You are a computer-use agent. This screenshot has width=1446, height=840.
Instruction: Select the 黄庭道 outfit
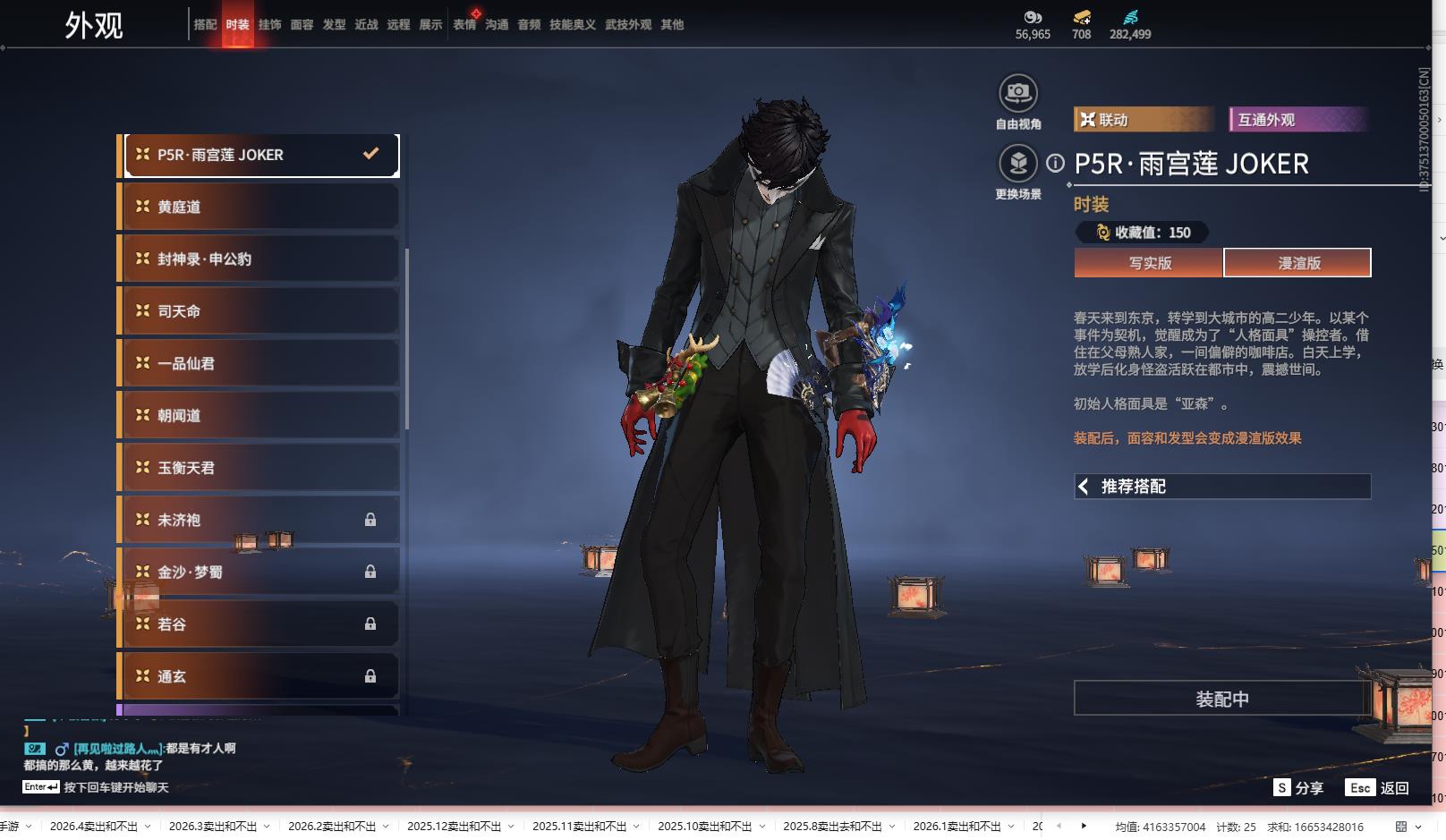pos(259,207)
